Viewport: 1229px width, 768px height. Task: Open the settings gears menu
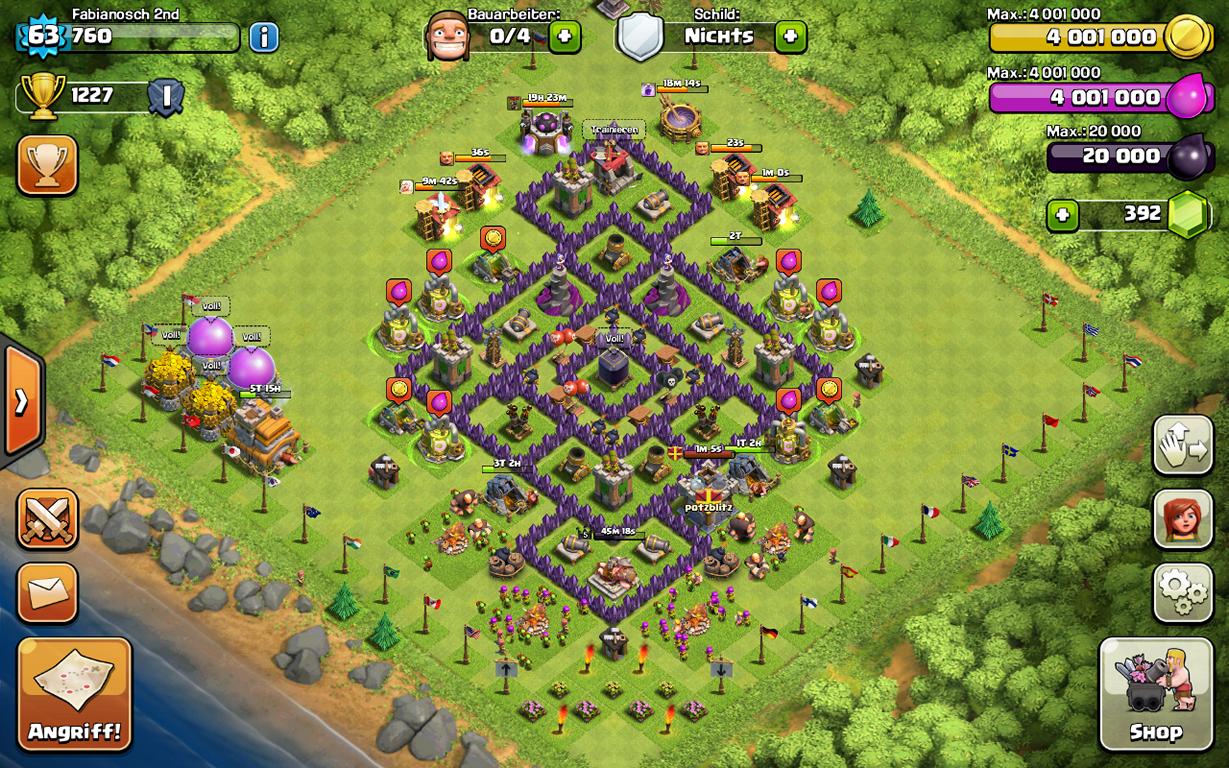[1183, 593]
